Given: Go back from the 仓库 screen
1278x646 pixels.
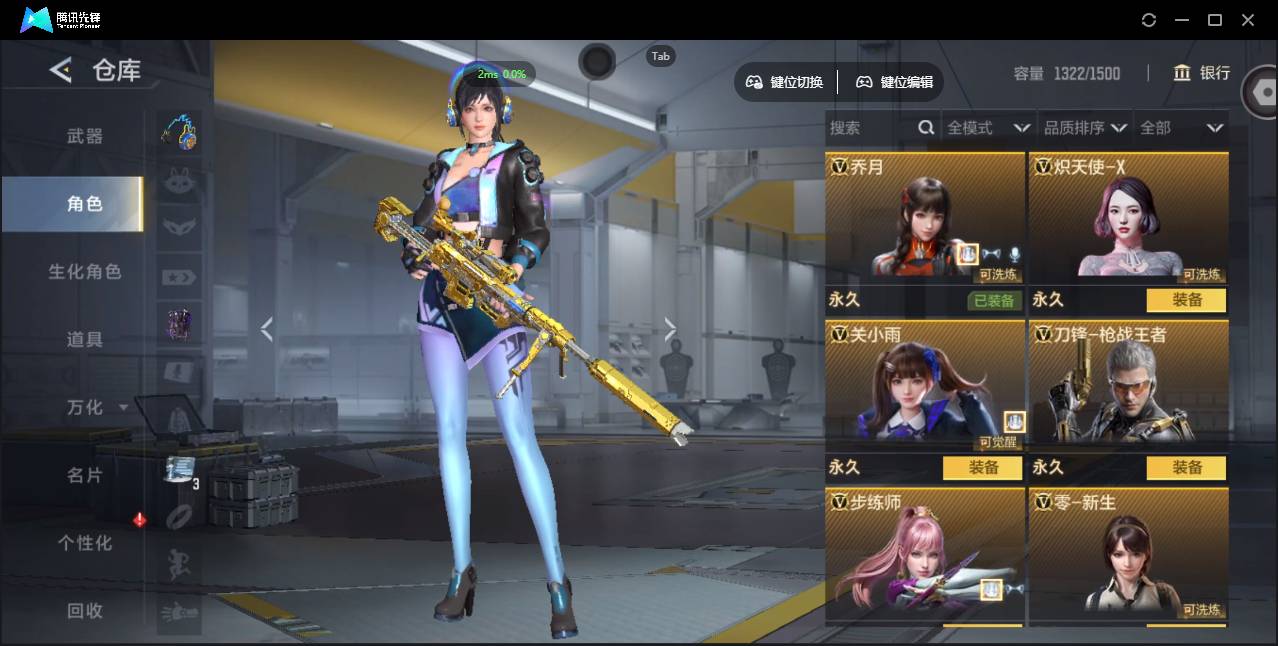Looking at the screenshot, I should [x=61, y=70].
